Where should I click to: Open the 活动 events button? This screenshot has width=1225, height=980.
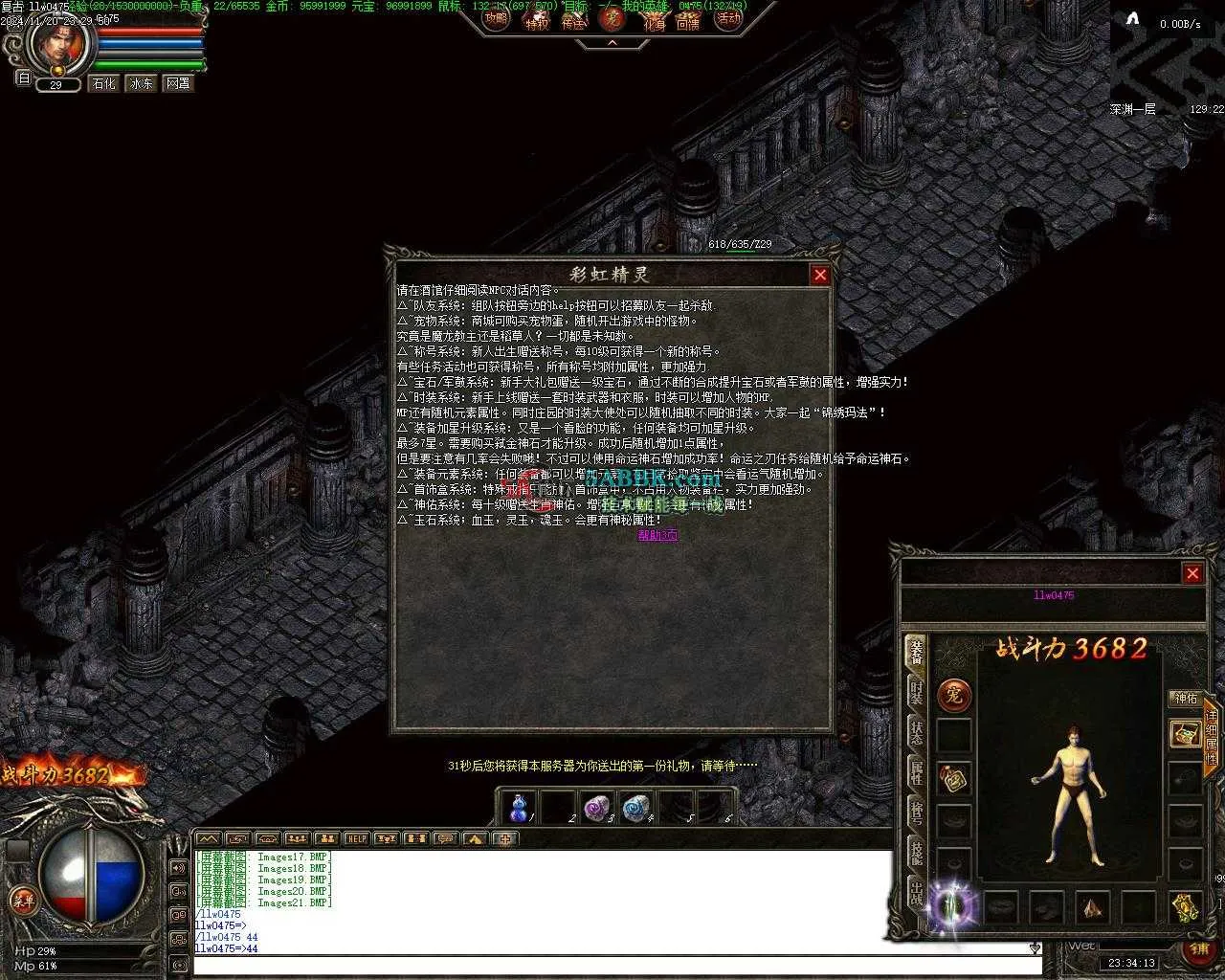pos(729,18)
